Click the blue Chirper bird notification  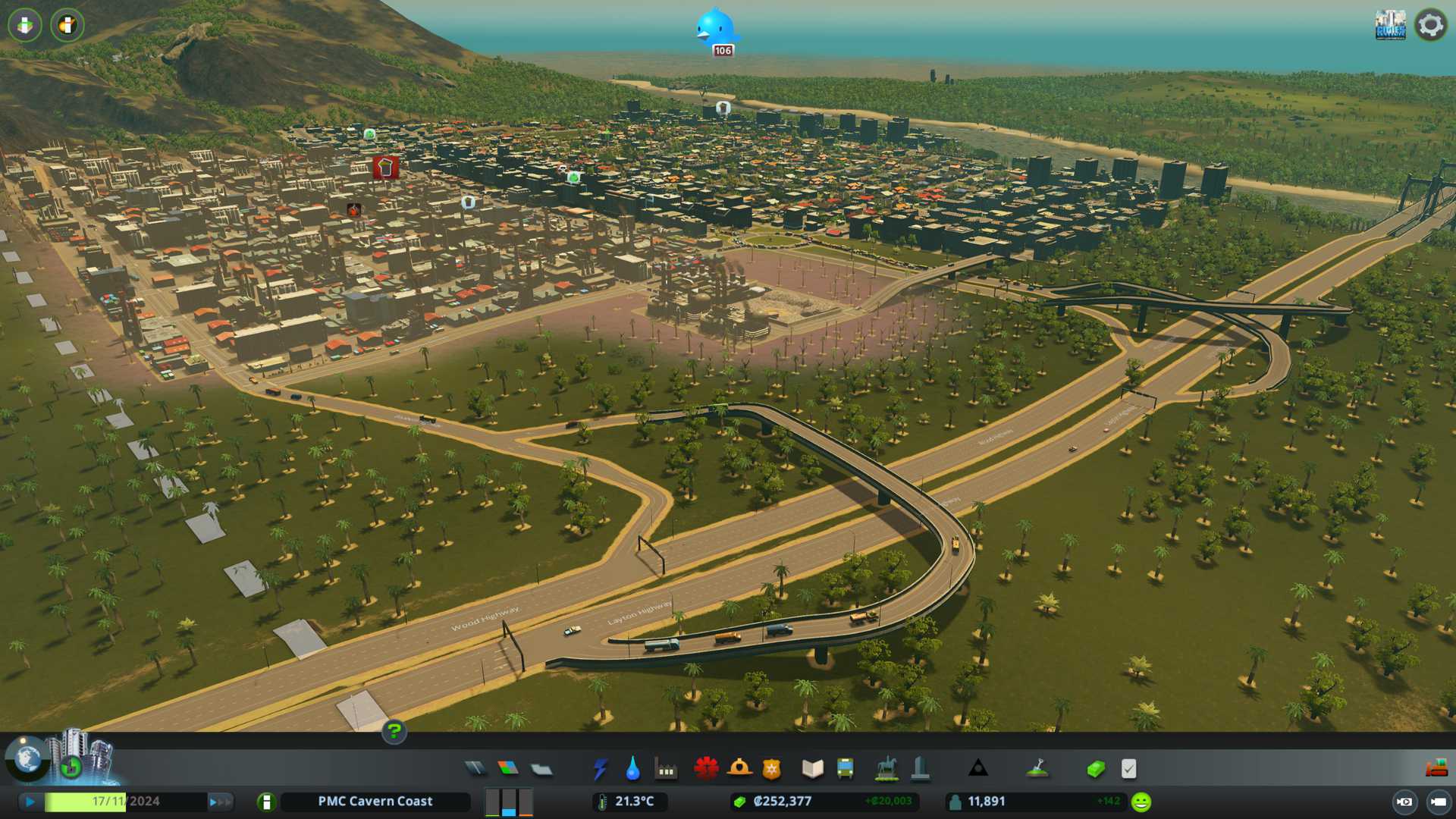(716, 28)
